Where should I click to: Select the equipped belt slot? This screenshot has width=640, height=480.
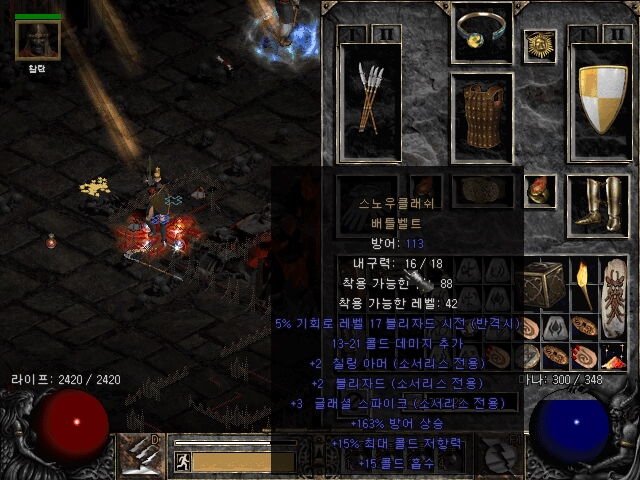pyautogui.click(x=482, y=190)
